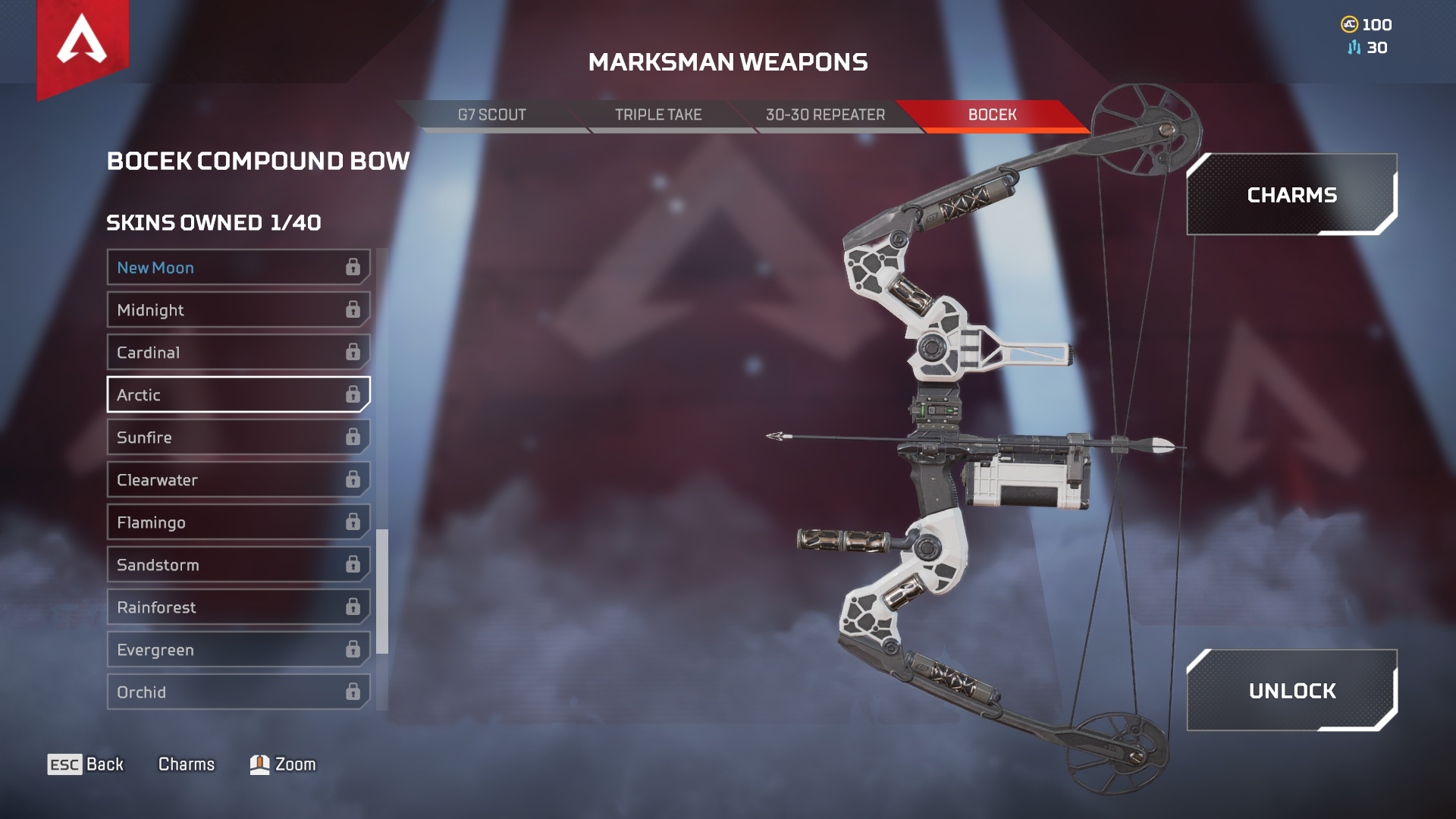Click the Charms shortcut at bottom

coord(187,764)
